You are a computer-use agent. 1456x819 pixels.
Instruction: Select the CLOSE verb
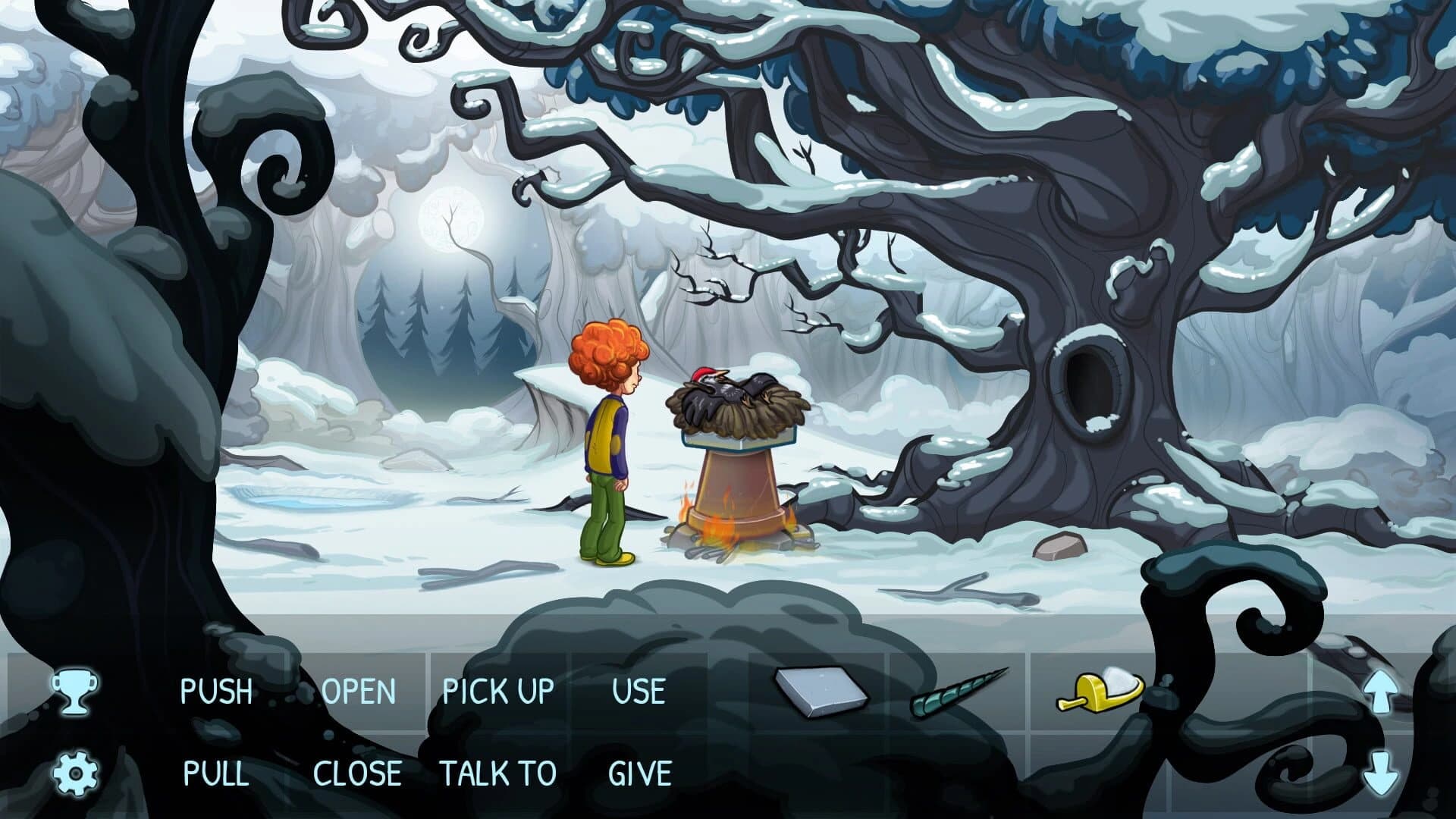[357, 773]
